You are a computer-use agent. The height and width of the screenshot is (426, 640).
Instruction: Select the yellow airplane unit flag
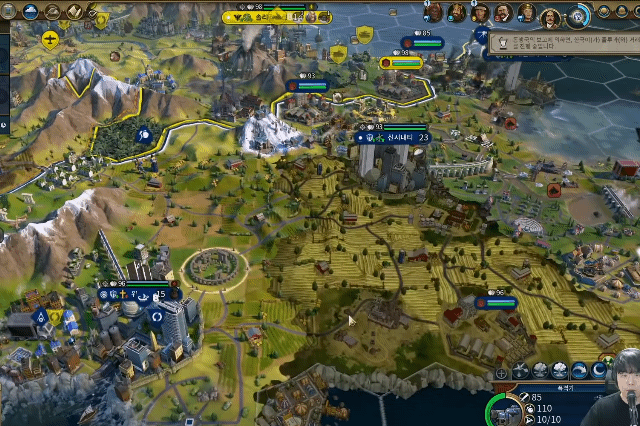50,39
